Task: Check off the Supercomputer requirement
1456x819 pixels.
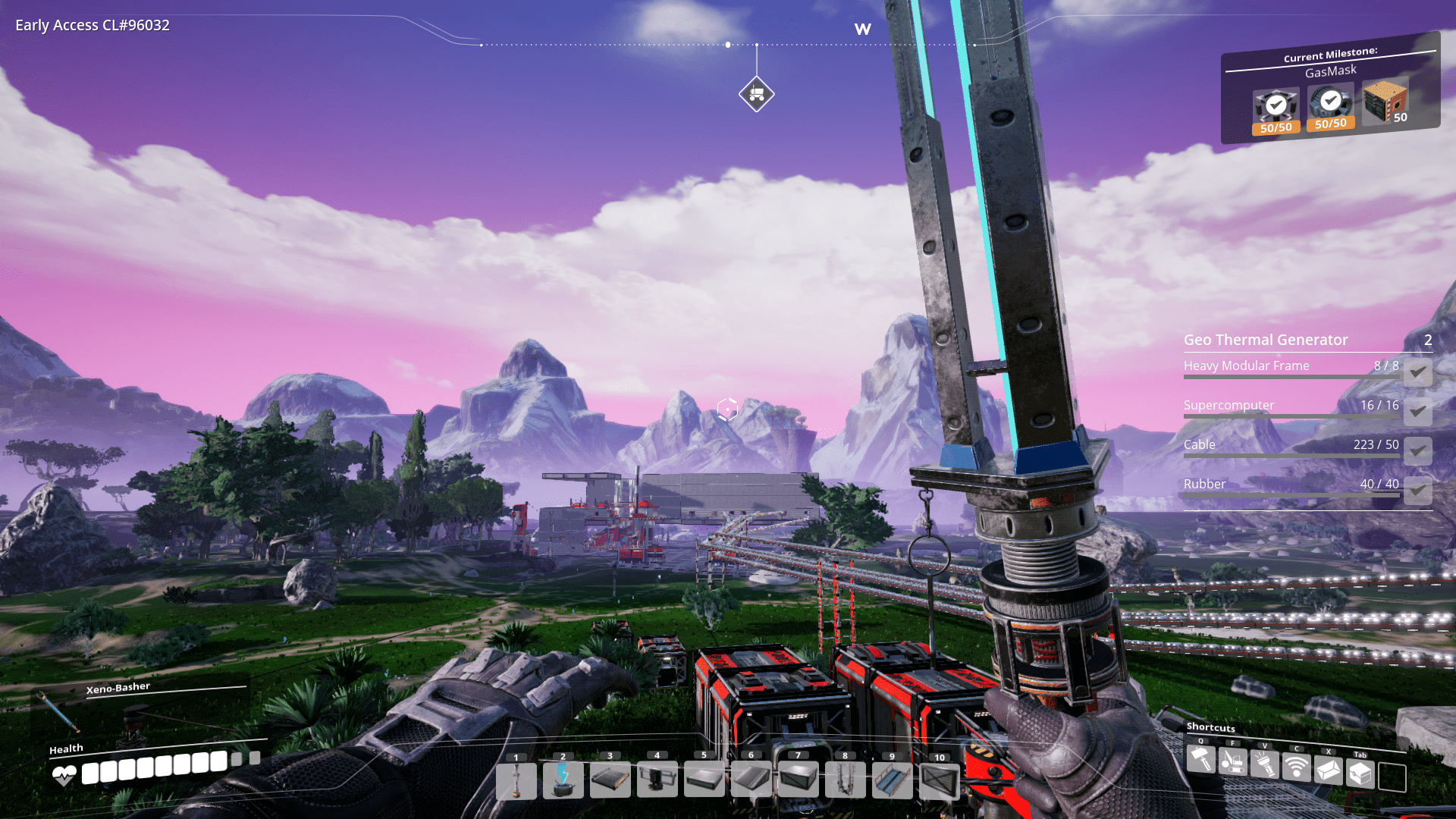Action: [x=1417, y=413]
